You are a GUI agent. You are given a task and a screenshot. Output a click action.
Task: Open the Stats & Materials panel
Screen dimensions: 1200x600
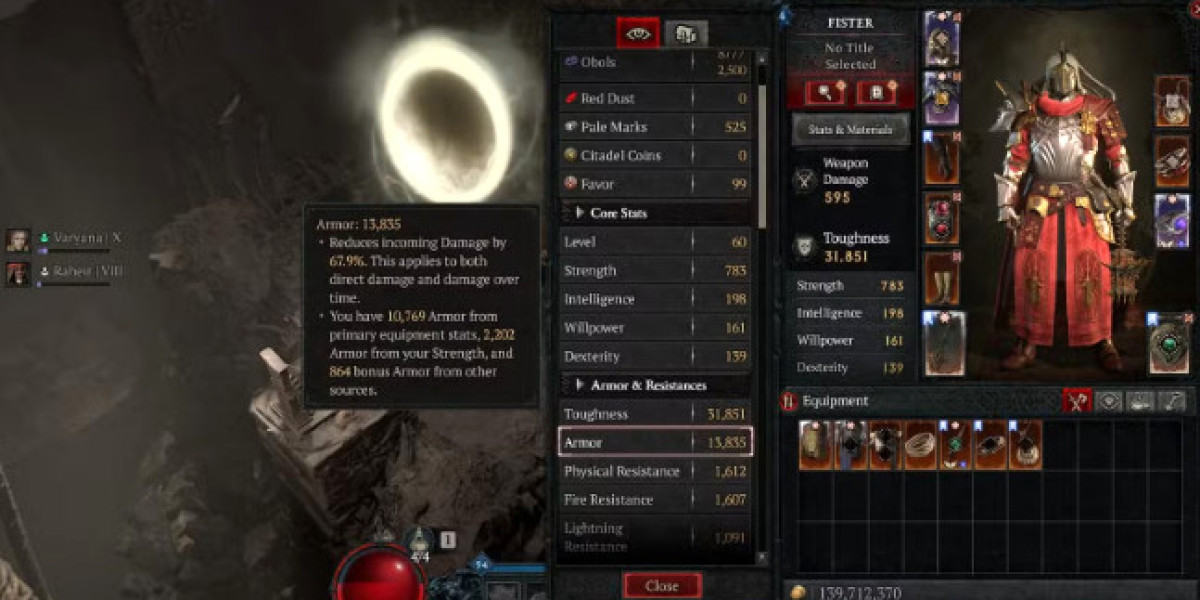coord(850,130)
